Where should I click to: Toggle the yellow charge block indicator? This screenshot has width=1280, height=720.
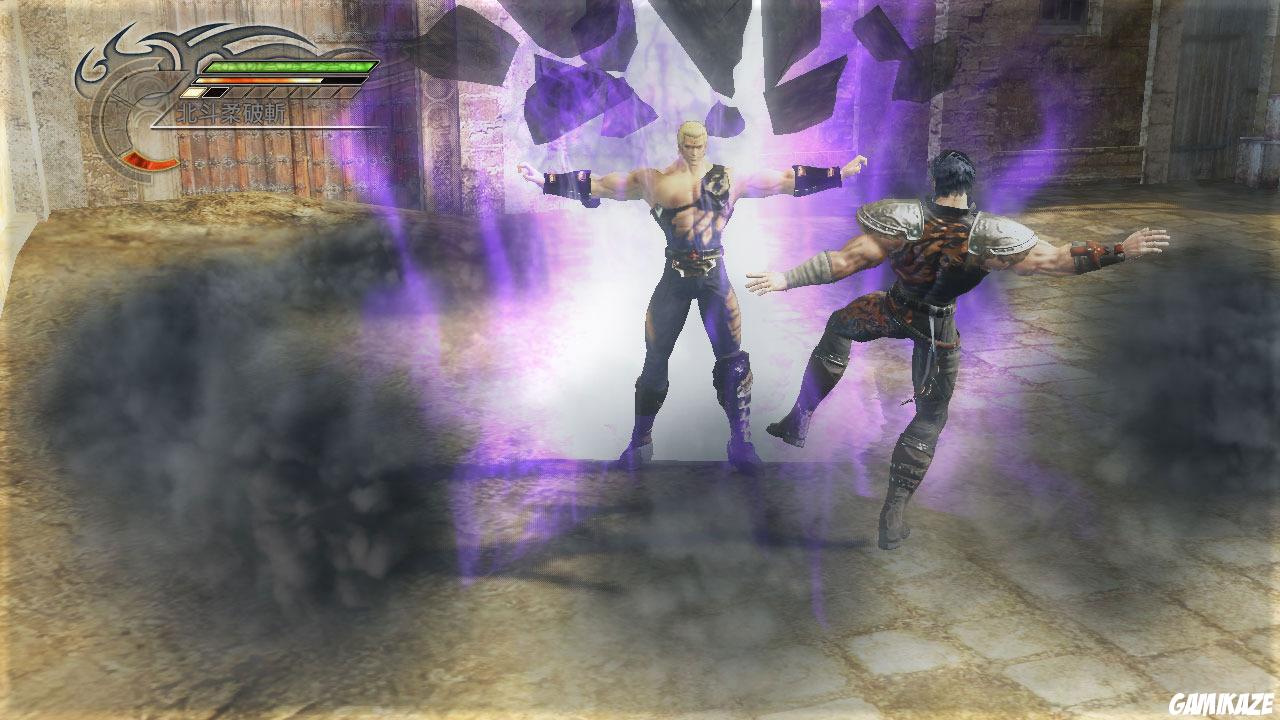[x=192, y=92]
